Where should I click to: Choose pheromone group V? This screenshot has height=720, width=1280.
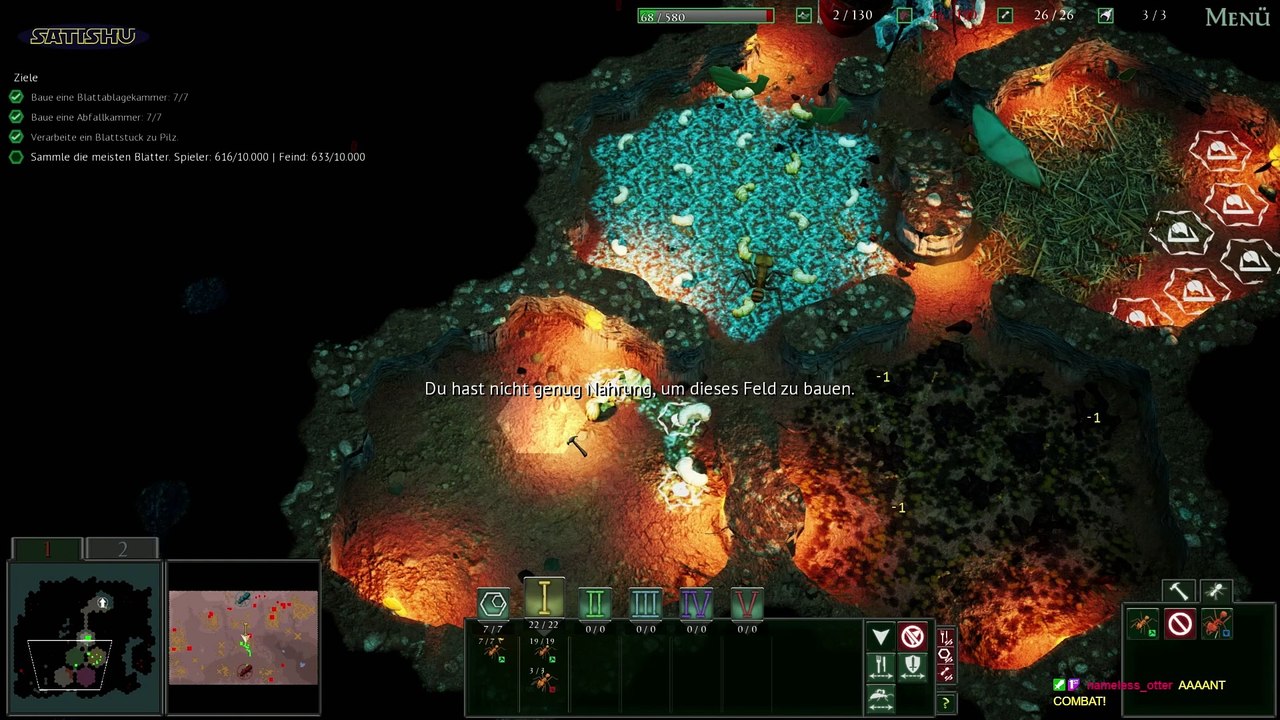747,603
